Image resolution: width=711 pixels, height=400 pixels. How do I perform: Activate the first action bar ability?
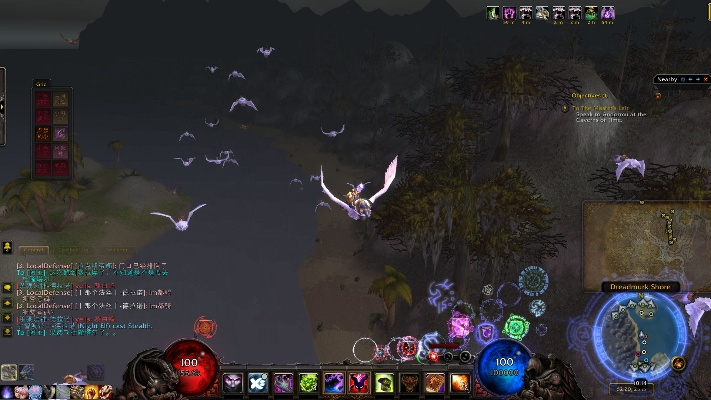[x=233, y=382]
